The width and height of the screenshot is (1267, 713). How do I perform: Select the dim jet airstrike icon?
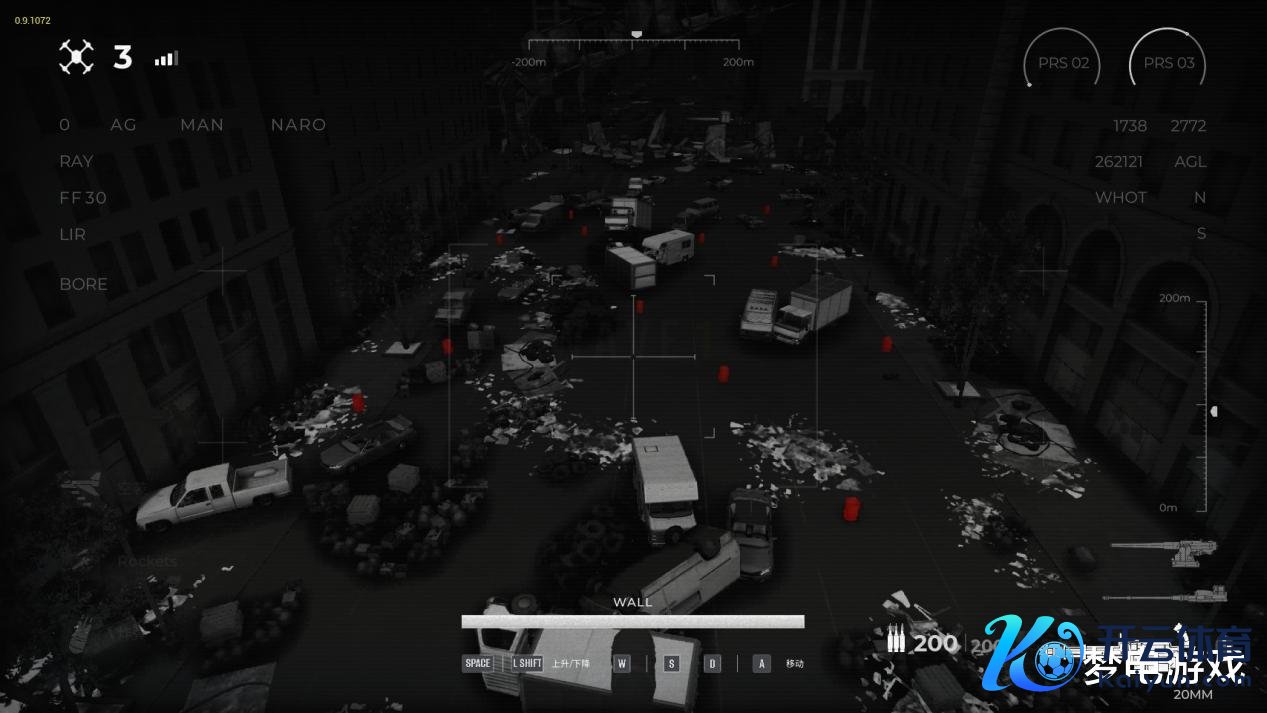point(82,485)
